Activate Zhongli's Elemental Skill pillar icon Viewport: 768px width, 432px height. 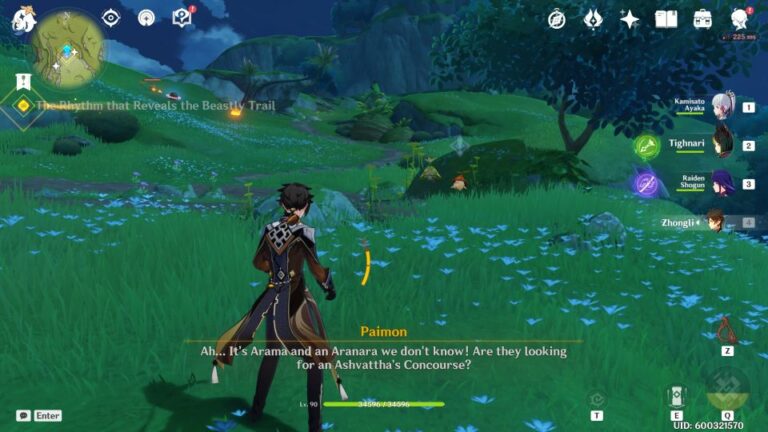coord(677,397)
